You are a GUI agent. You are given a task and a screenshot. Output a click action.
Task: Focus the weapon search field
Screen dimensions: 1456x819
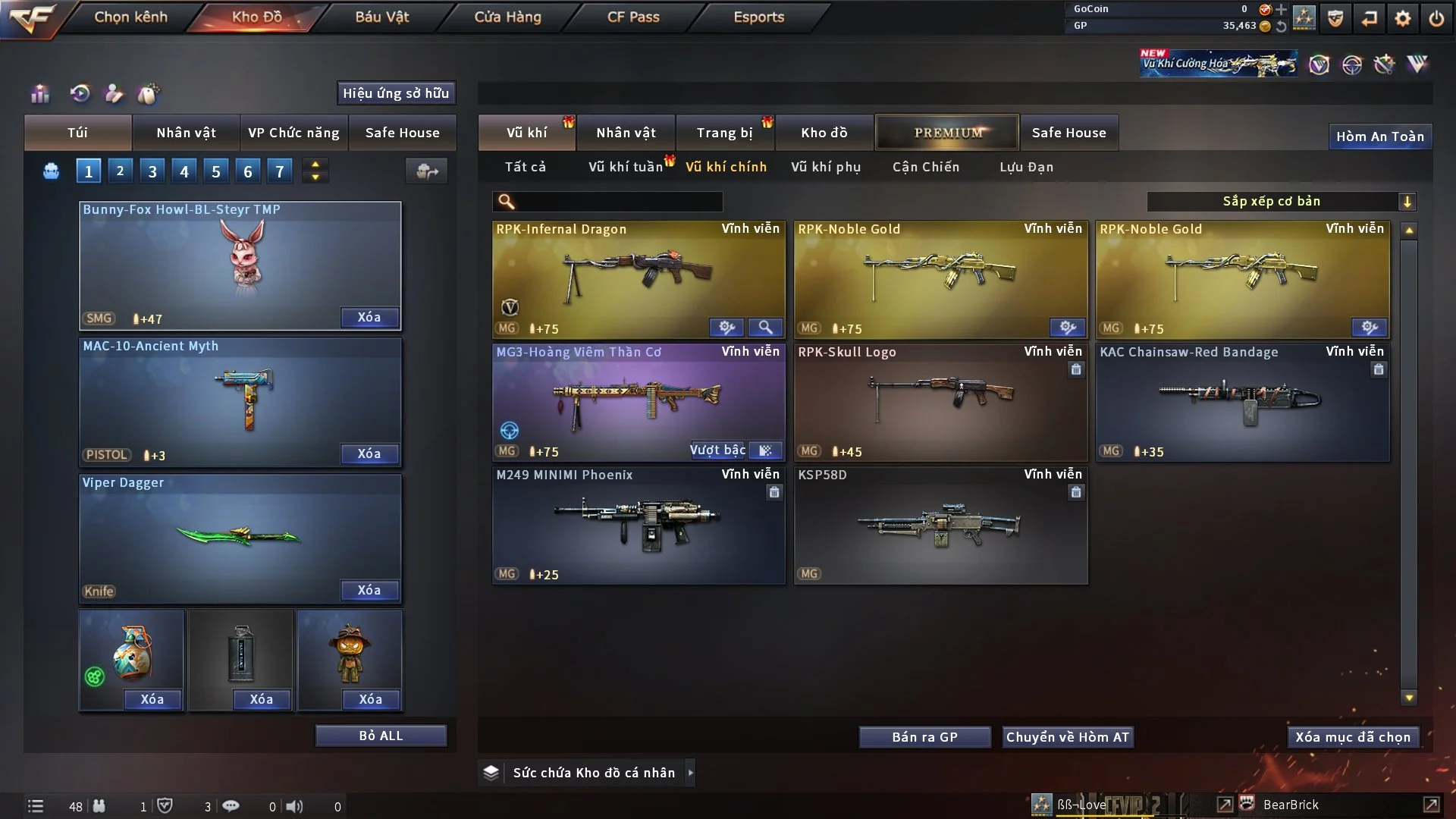(618, 202)
